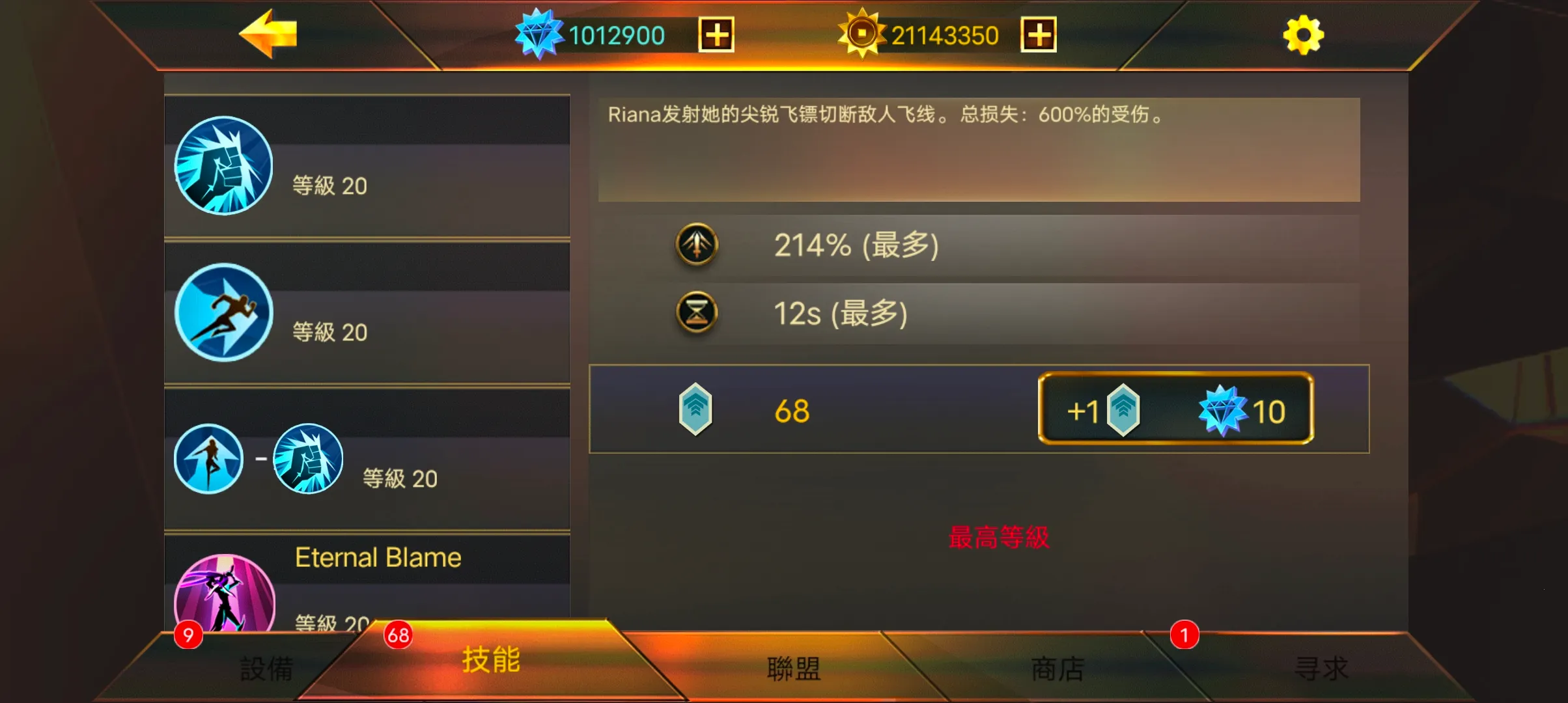Select the fist skill at level 20
This screenshot has width=1568, height=703.
[x=223, y=167]
